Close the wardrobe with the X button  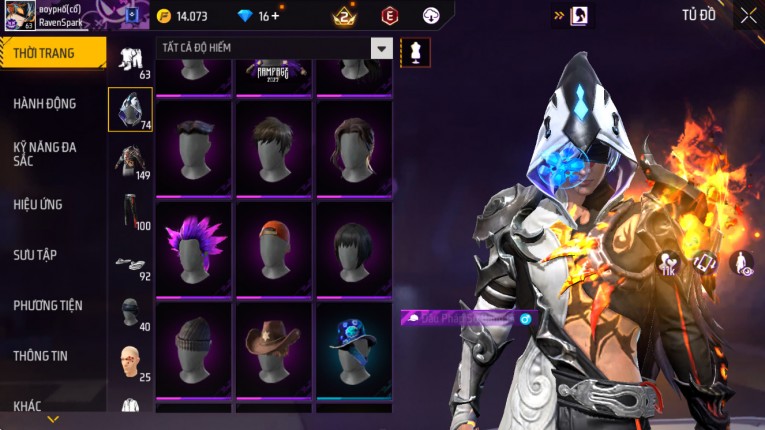748,15
